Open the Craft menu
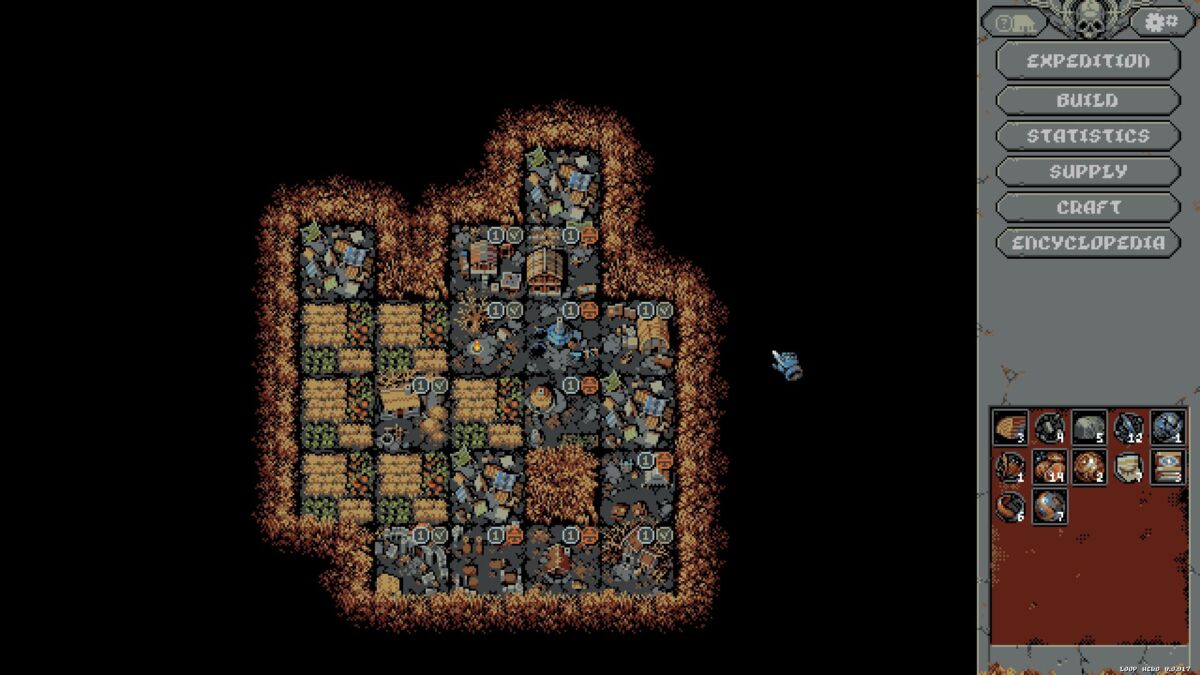This screenshot has height=675, width=1200. pos(1088,207)
